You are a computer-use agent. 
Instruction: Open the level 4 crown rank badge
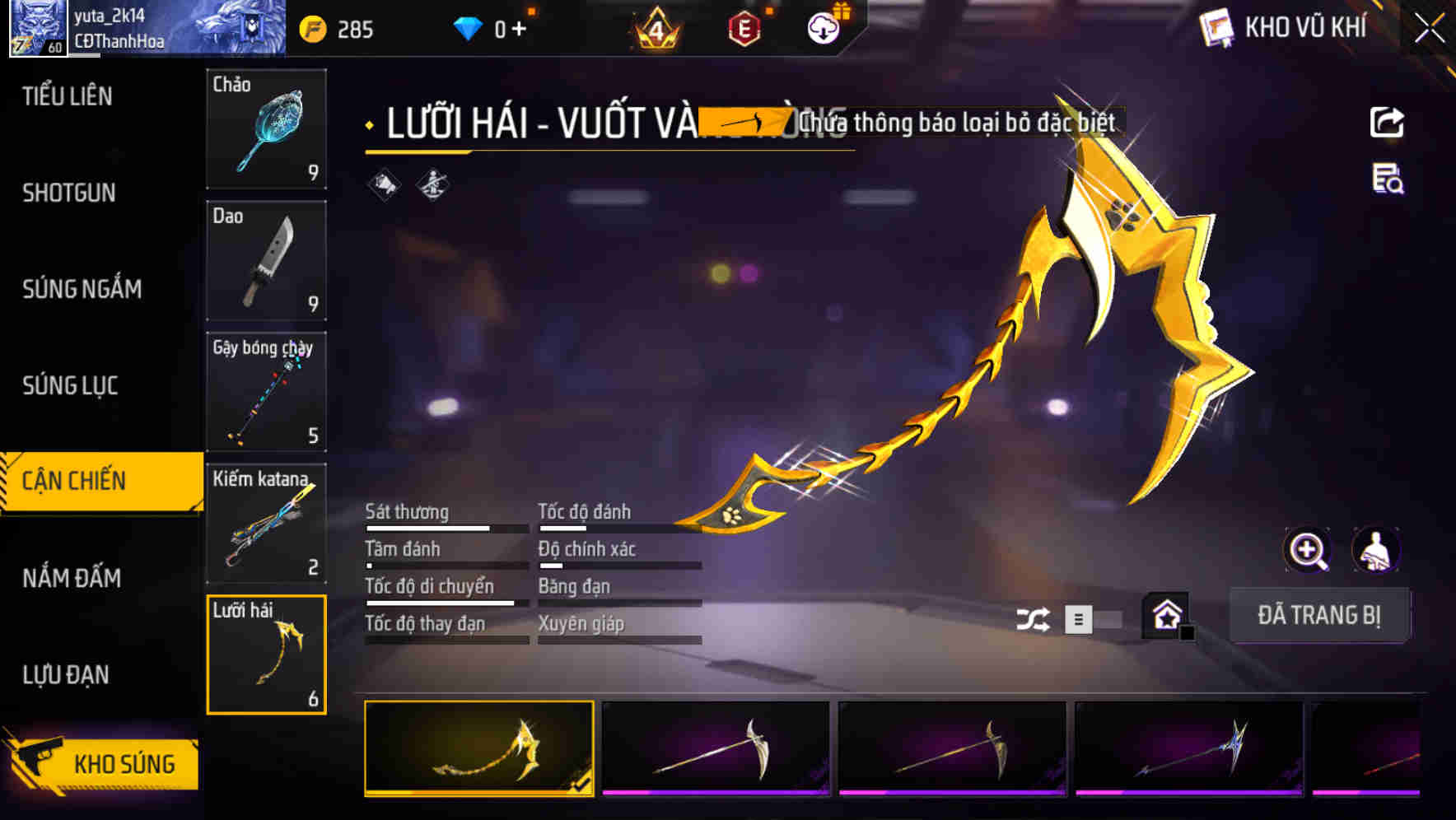click(656, 27)
